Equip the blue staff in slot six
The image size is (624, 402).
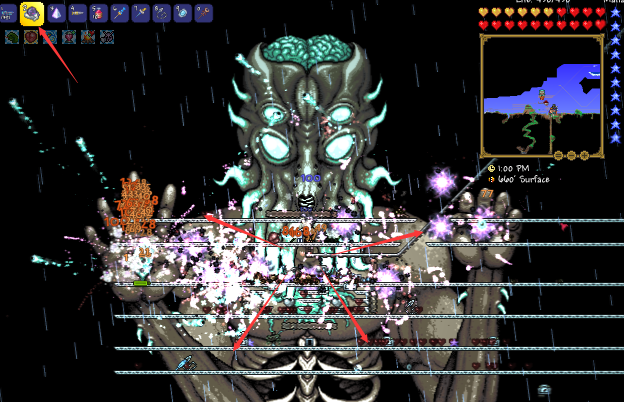[x=119, y=13]
